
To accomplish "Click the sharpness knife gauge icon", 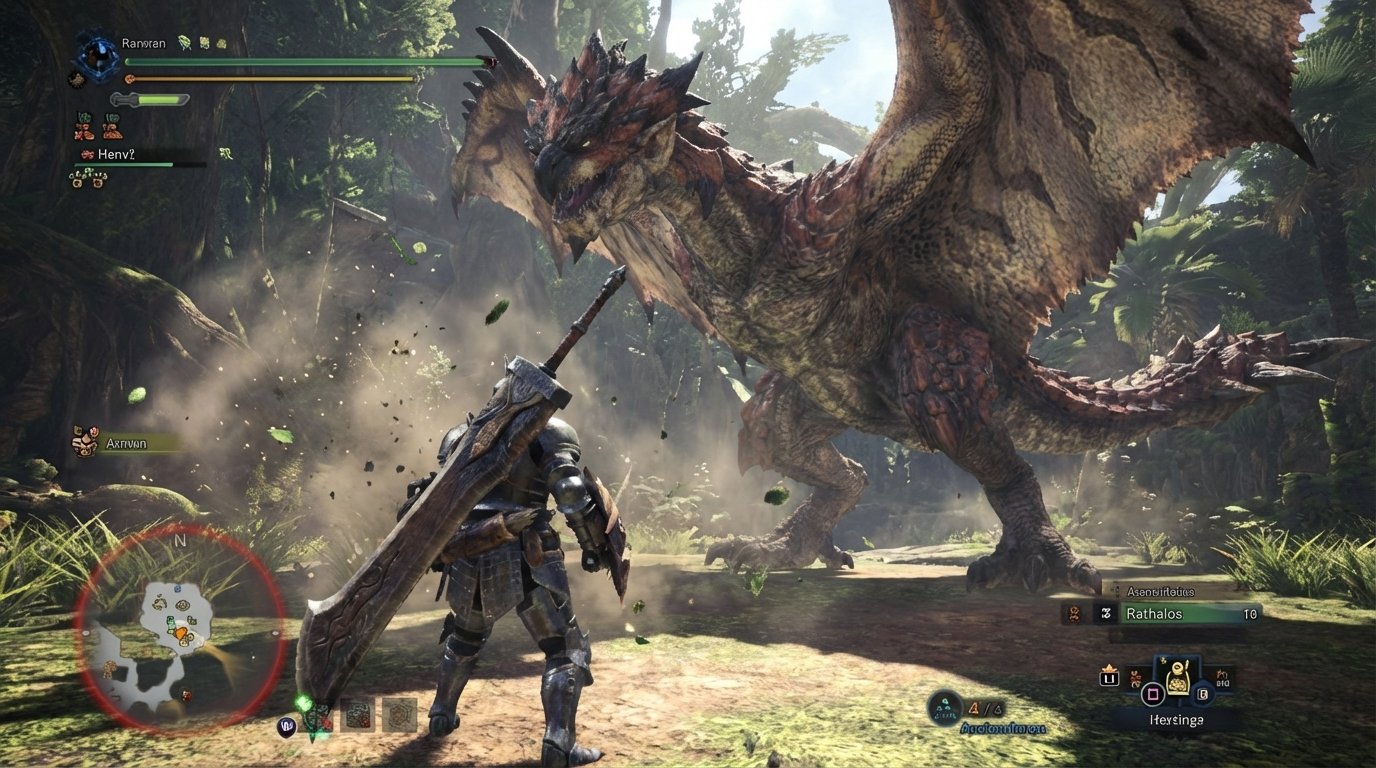I will coord(150,98).
